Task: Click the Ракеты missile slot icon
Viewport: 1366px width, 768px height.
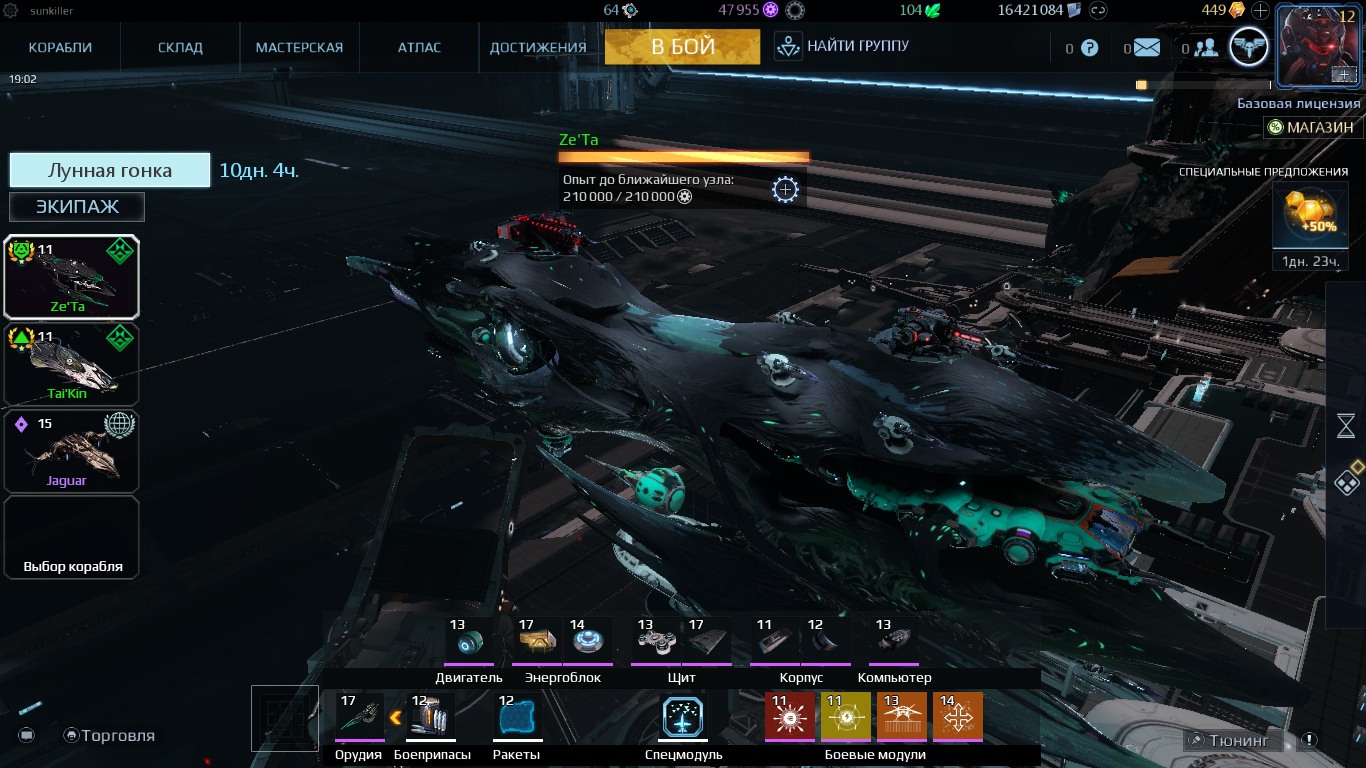Action: (x=516, y=716)
